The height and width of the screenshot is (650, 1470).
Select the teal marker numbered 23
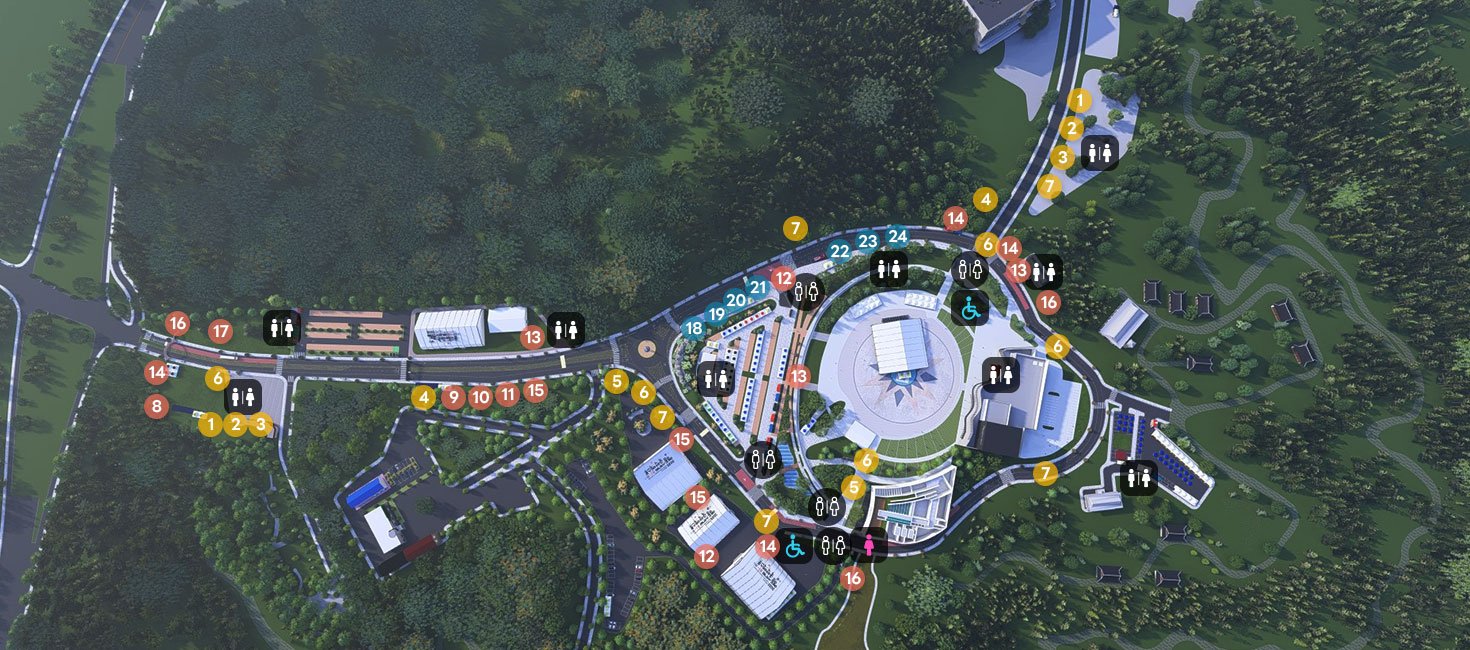(867, 241)
